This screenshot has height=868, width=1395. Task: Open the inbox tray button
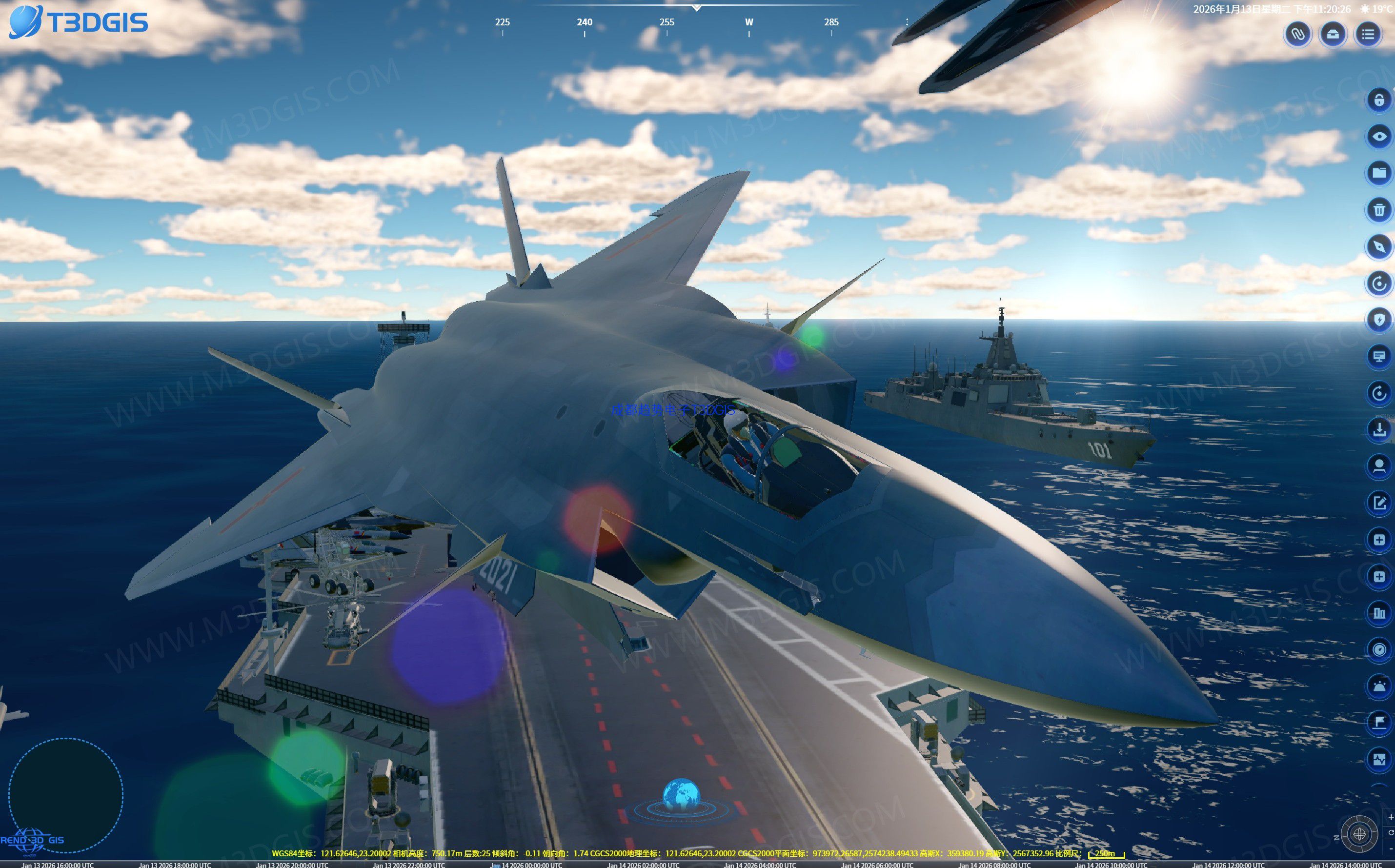pos(1333,35)
